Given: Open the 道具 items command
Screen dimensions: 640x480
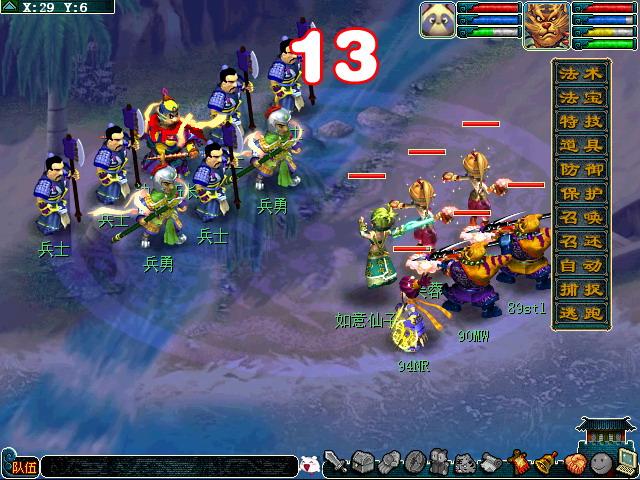Looking at the screenshot, I should [x=581, y=148].
